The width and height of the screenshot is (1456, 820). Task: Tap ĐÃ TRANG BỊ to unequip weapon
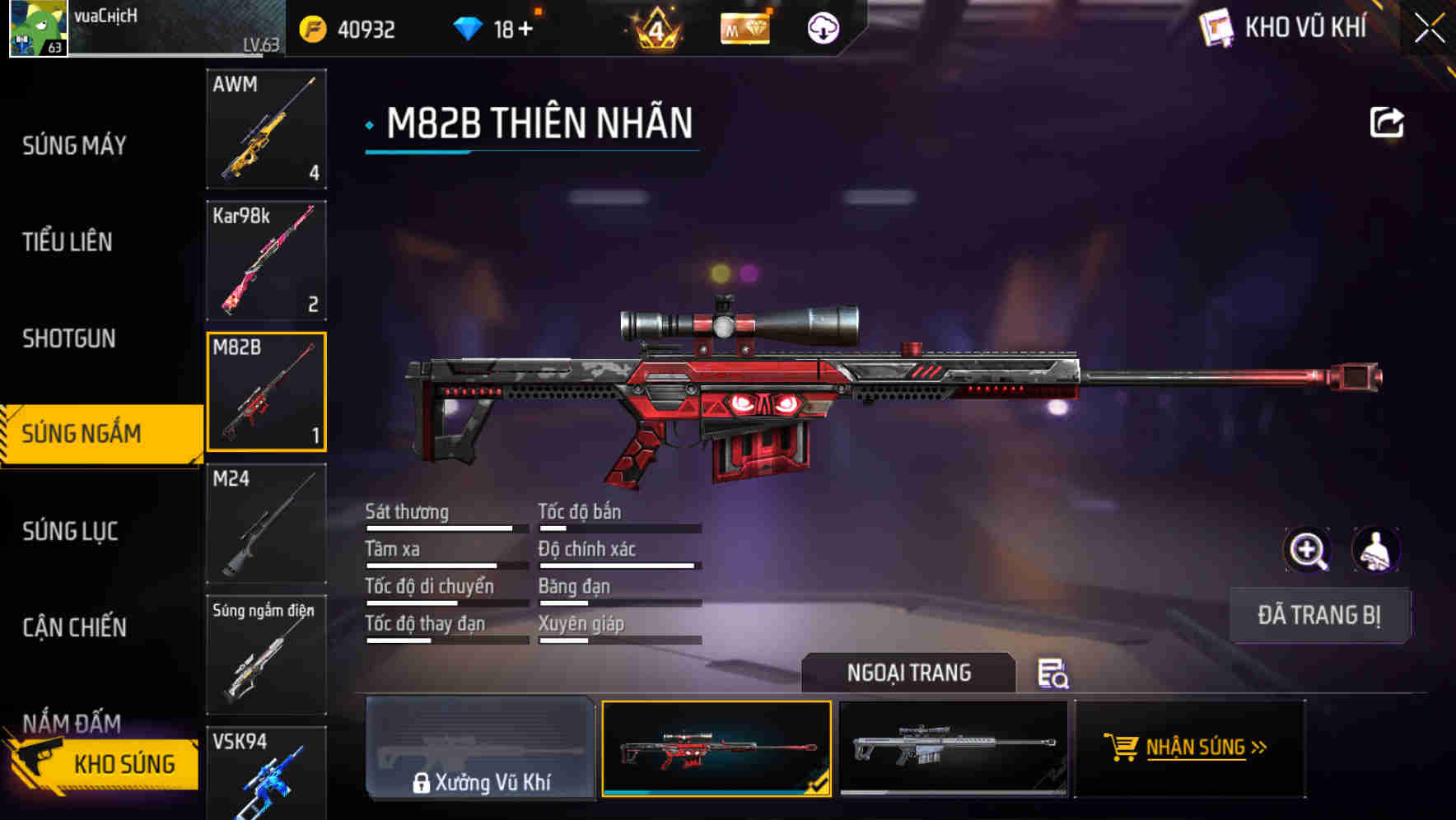tap(1319, 615)
